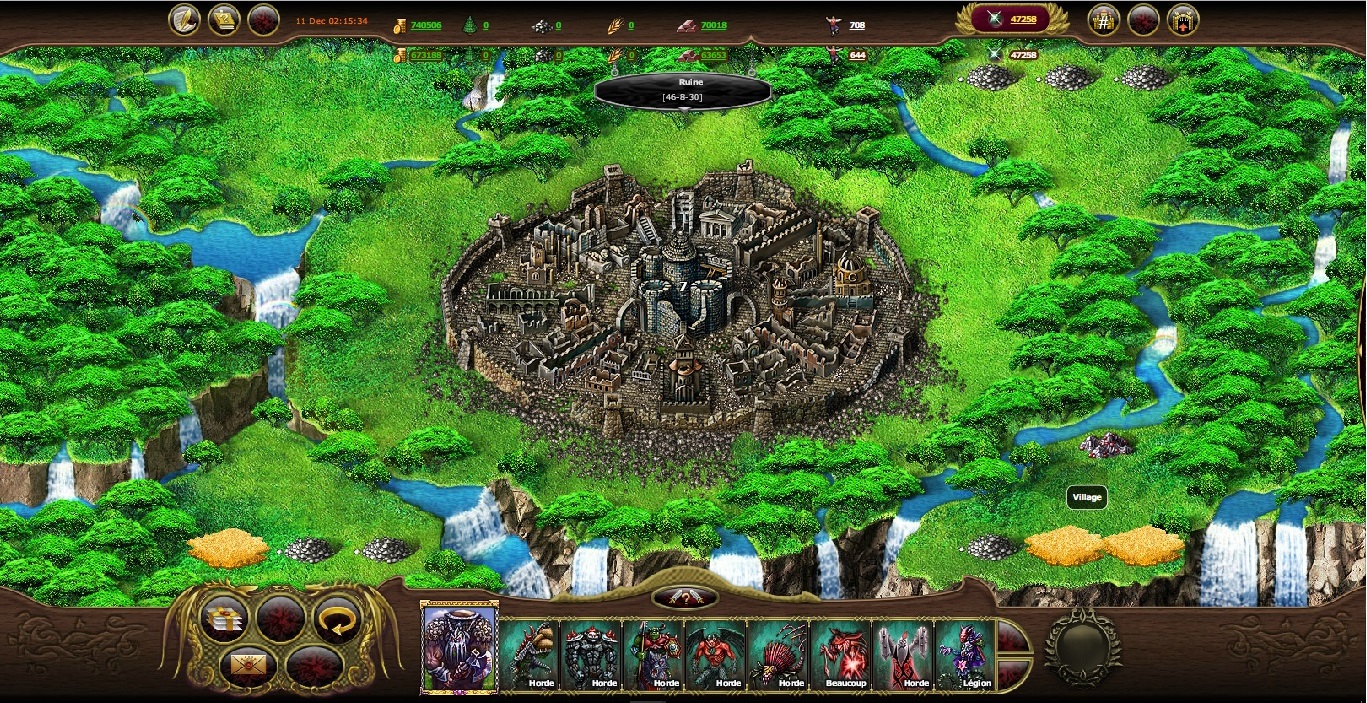Open the hash symbol rankings icon

(1103, 20)
